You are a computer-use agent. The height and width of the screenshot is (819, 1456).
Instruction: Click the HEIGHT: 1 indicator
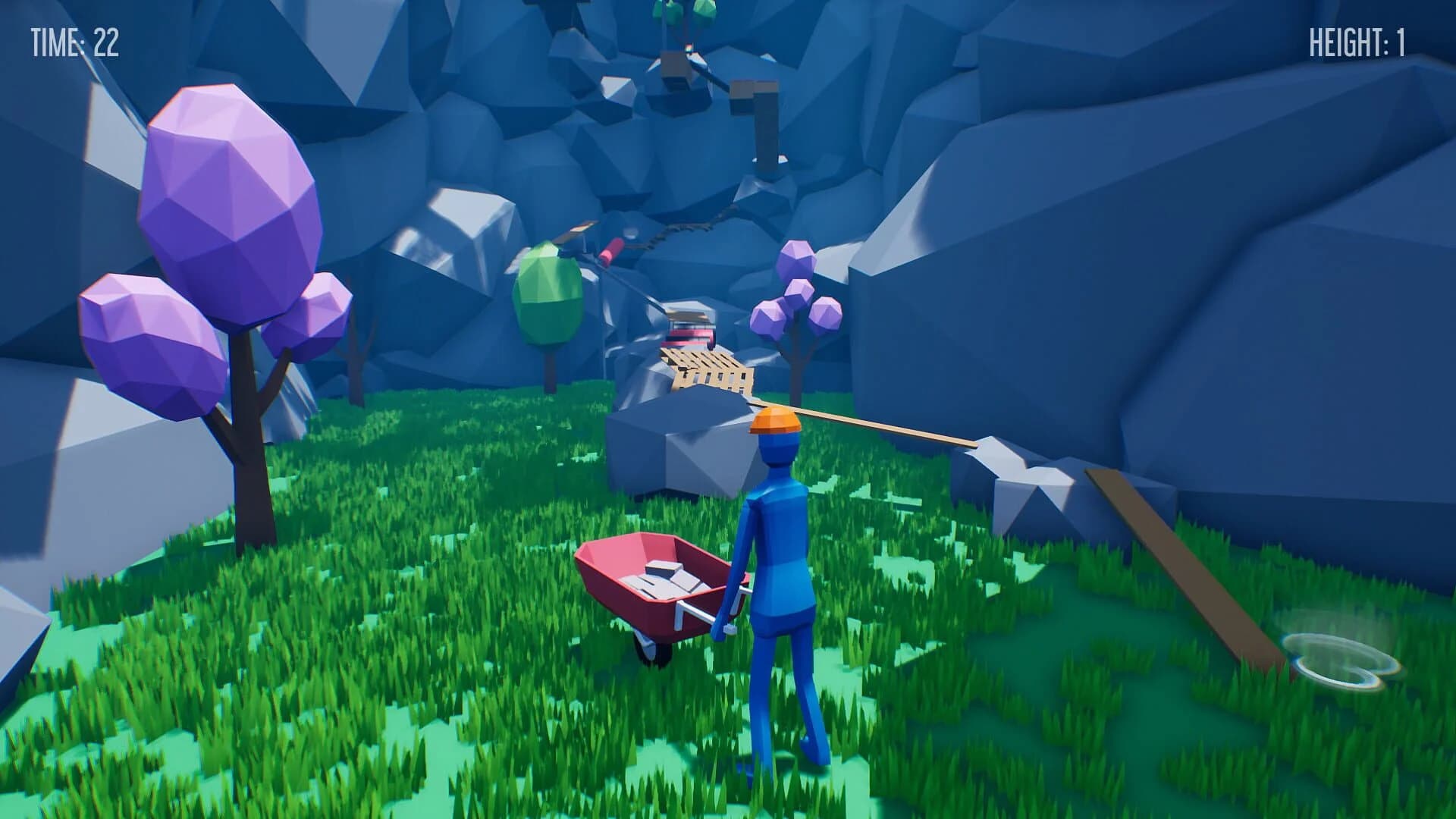pyautogui.click(x=1356, y=43)
